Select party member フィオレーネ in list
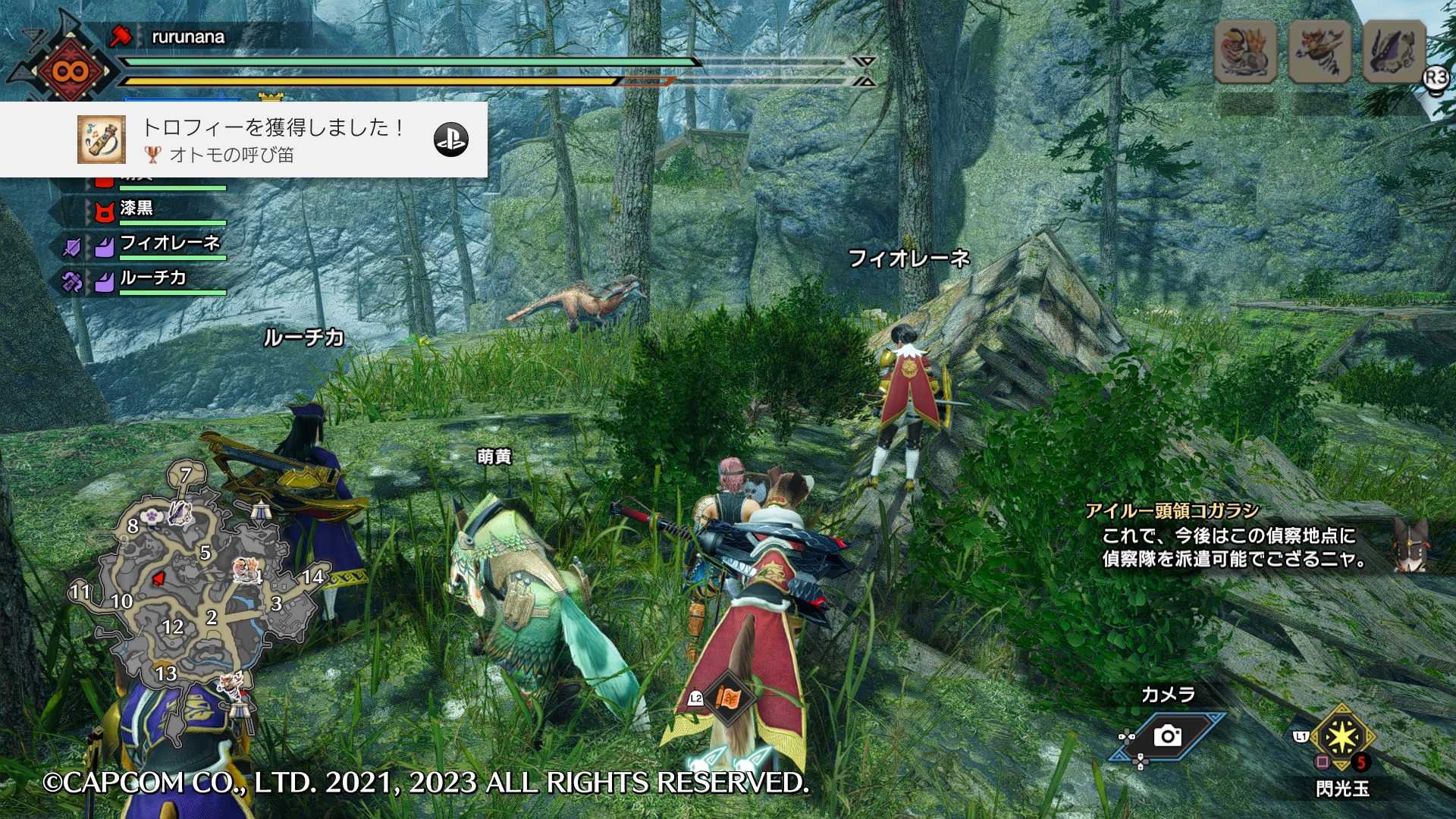 tap(170, 243)
